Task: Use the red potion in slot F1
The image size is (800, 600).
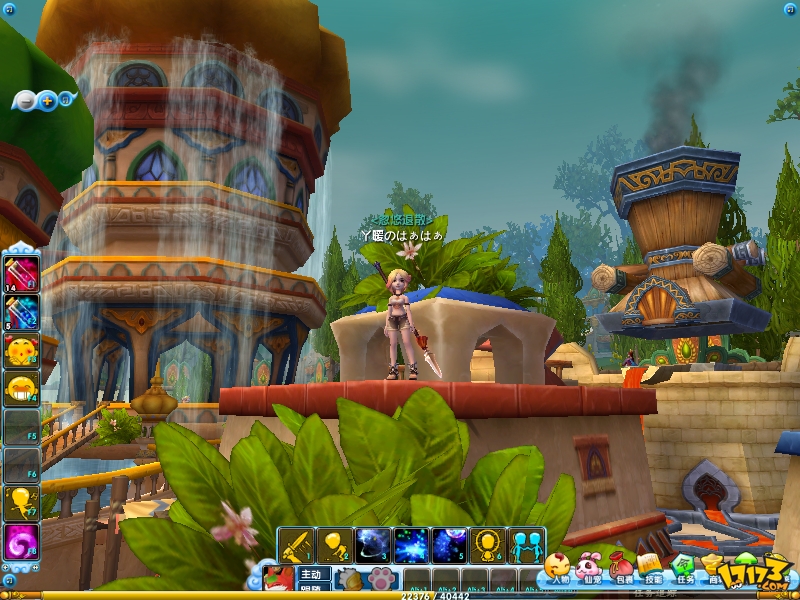Action: [x=21, y=272]
